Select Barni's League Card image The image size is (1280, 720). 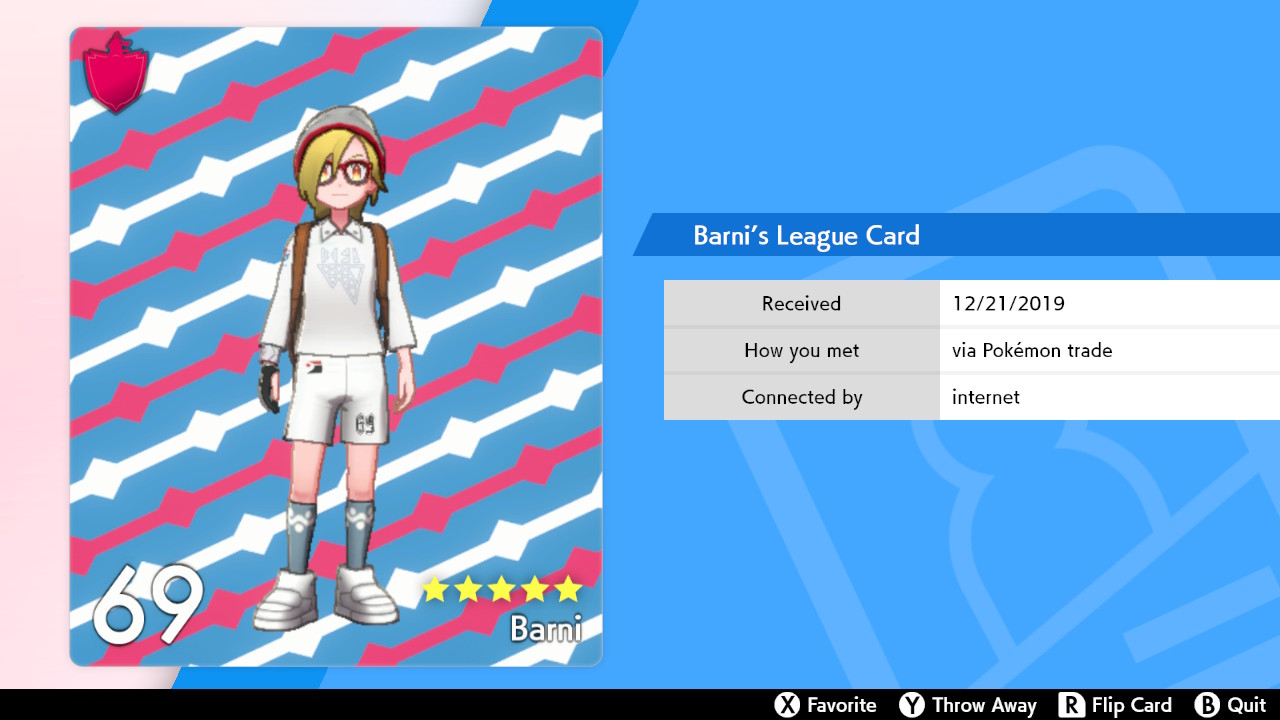tap(336, 346)
